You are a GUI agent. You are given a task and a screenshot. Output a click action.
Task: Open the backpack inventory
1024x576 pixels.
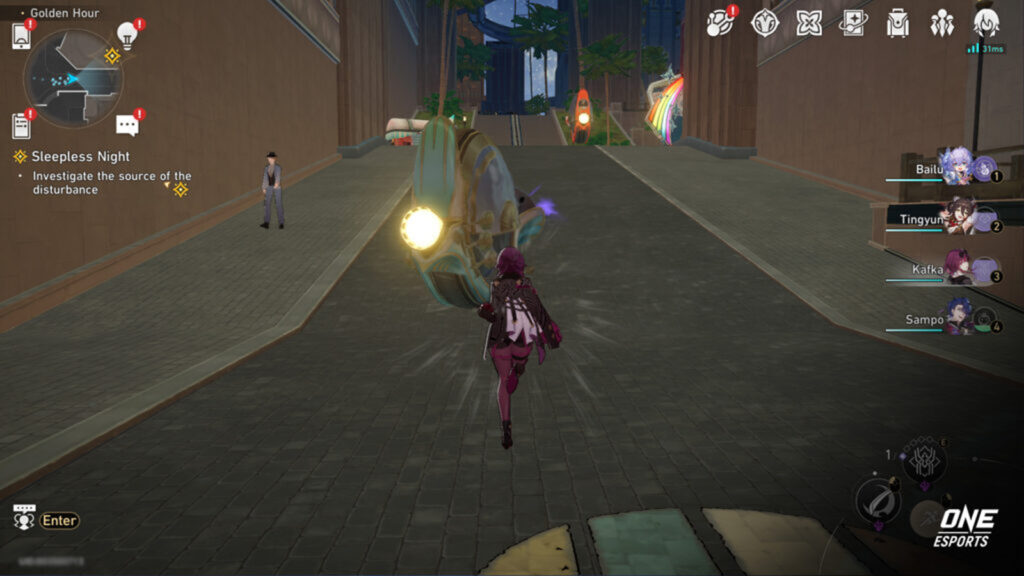point(898,23)
